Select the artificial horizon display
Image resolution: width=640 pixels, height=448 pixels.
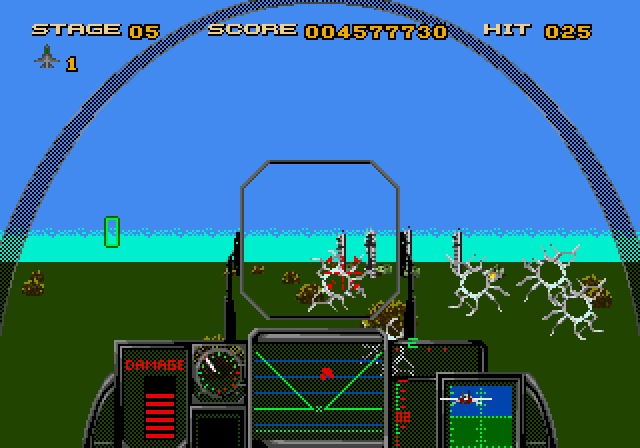(x=478, y=410)
